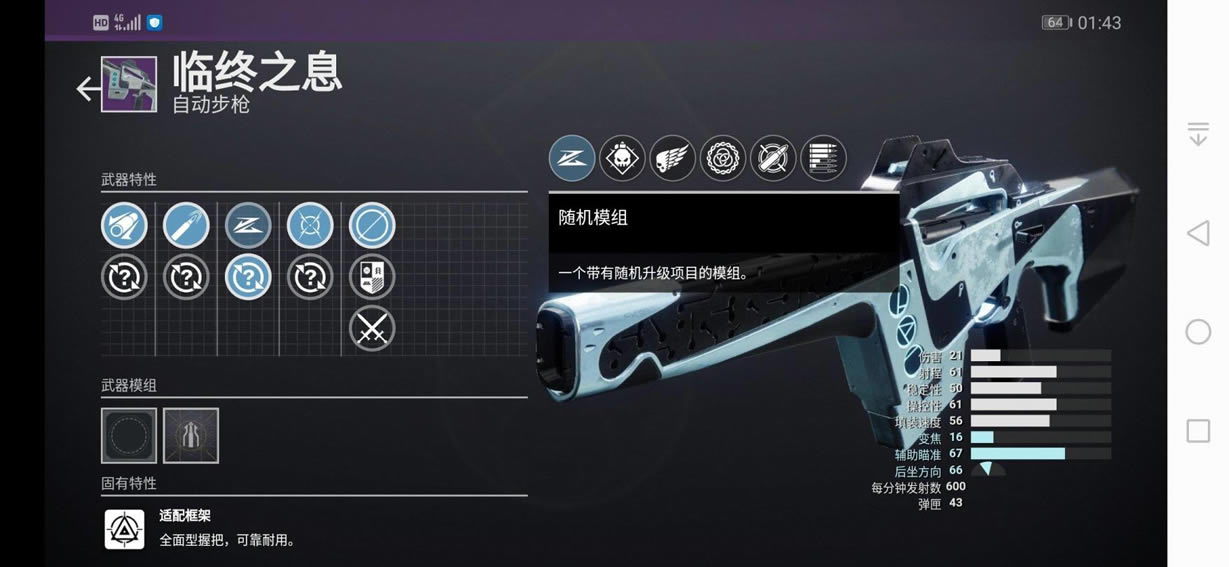1229x567 pixels.
Task: Choose the blue bullet magazine perk
Action: click(x=186, y=226)
